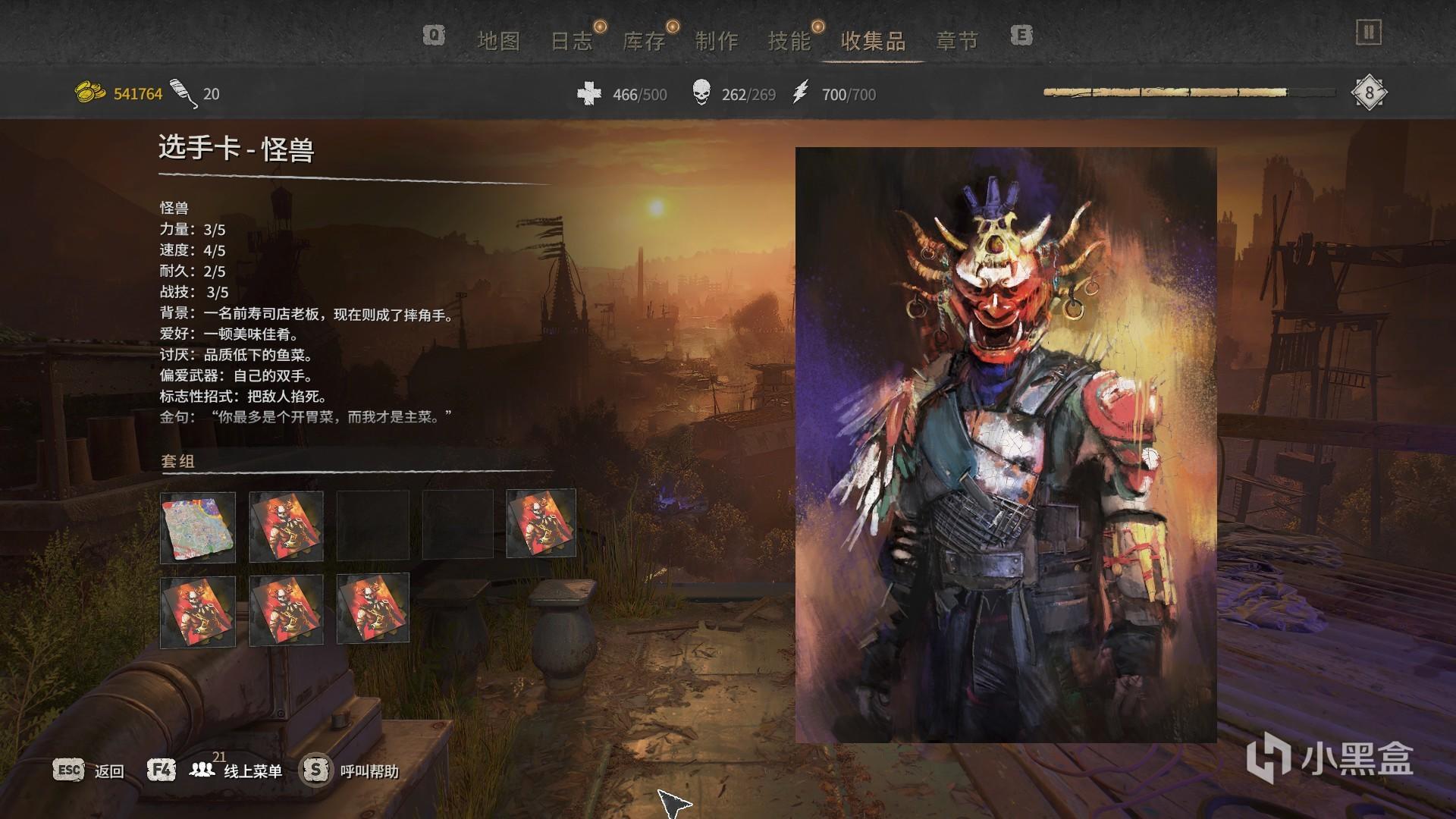Image resolution: width=1456 pixels, height=819 pixels.
Task: Select the colorful map collectible thumbnail
Action: tap(198, 527)
